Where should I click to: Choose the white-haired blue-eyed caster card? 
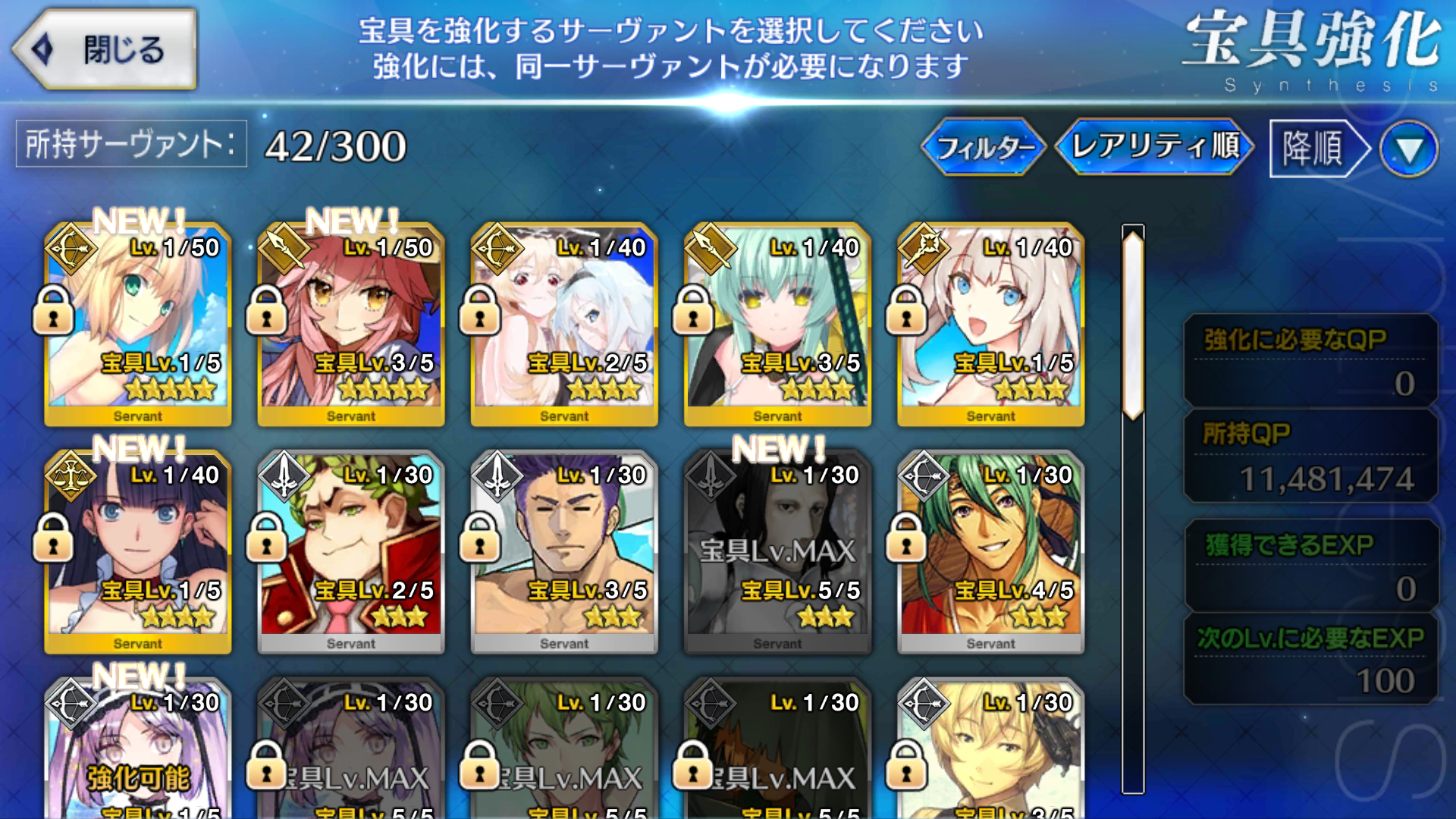990,325
